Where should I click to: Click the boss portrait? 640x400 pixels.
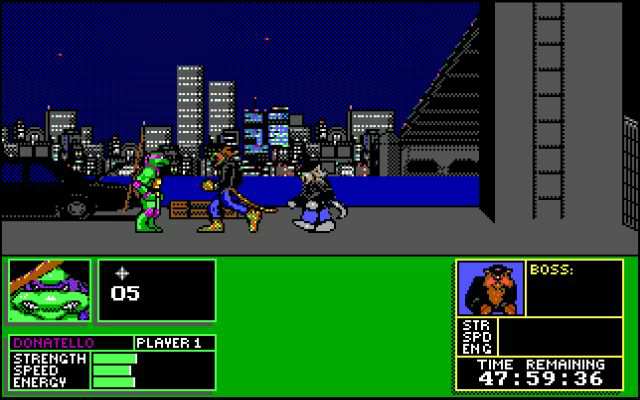click(490, 290)
